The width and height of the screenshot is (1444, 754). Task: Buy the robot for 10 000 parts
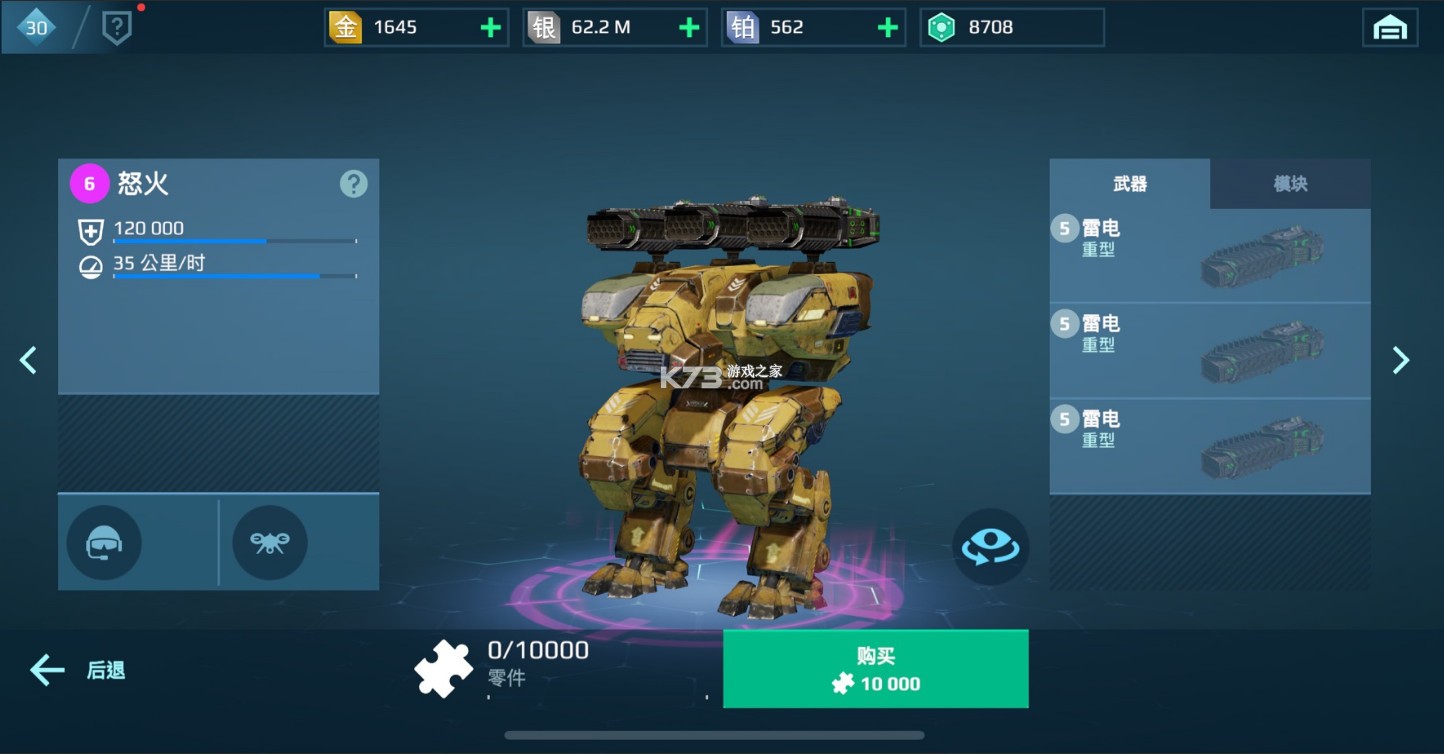click(x=875, y=669)
